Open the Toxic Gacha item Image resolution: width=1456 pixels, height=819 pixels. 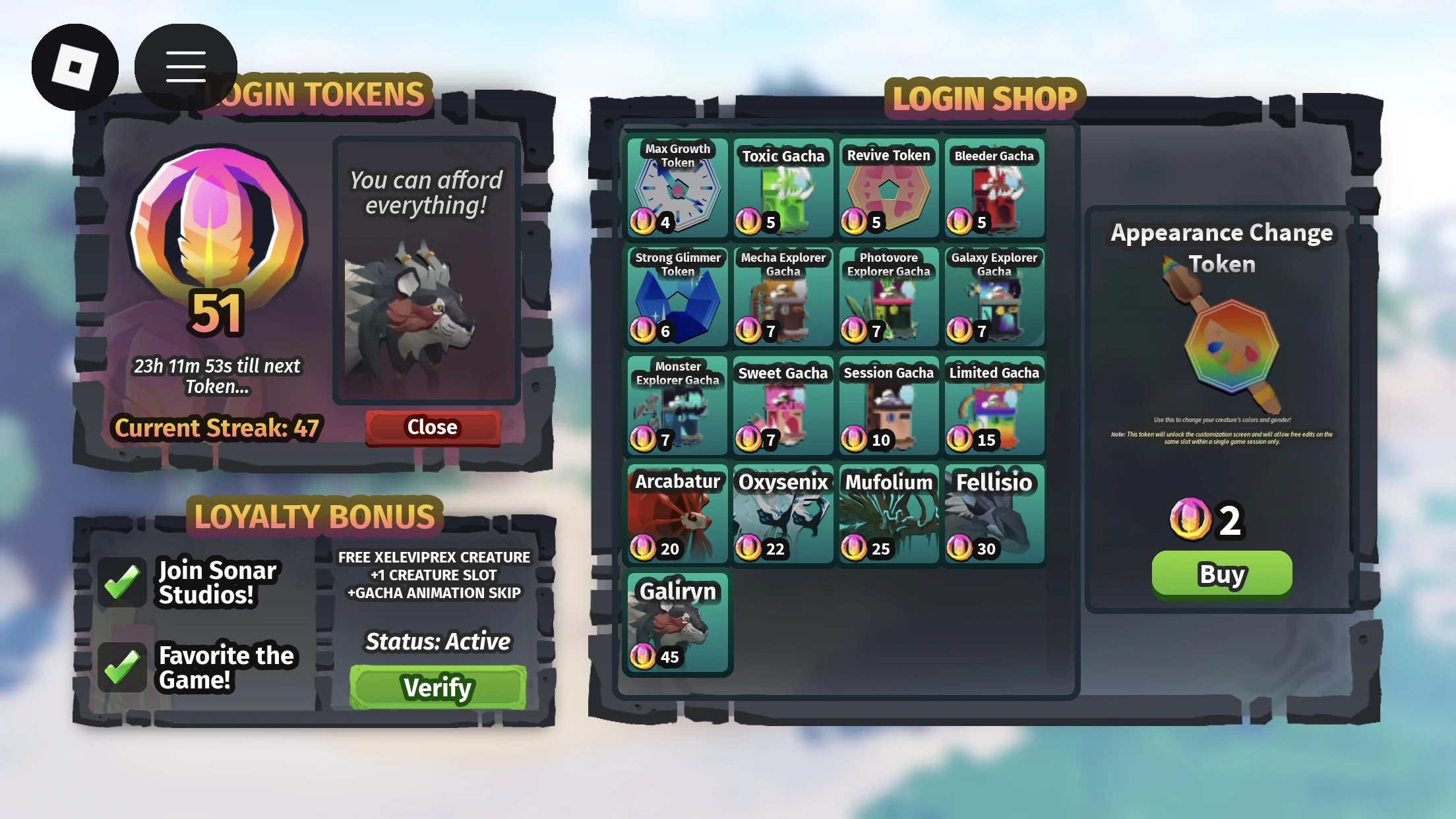(x=783, y=189)
